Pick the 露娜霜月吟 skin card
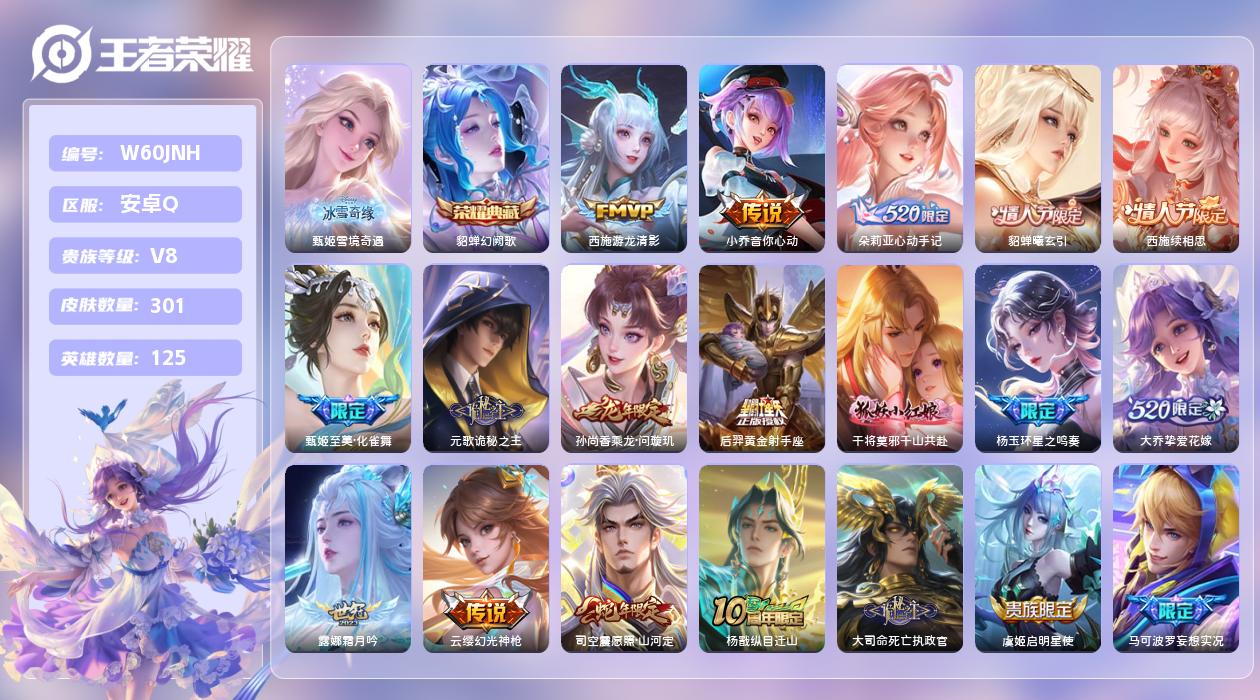The height and width of the screenshot is (700, 1260). click(x=348, y=558)
